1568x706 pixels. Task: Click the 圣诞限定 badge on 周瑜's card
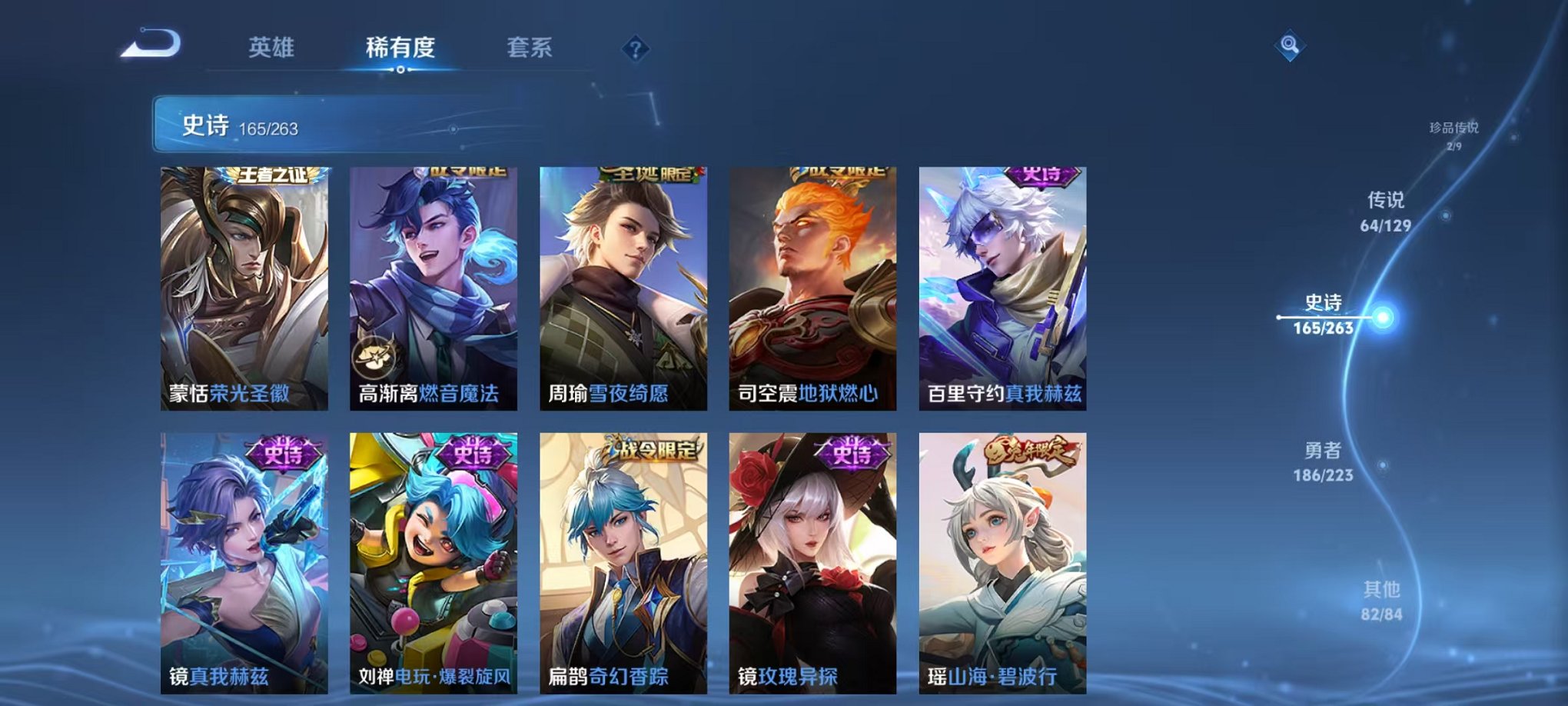point(649,174)
